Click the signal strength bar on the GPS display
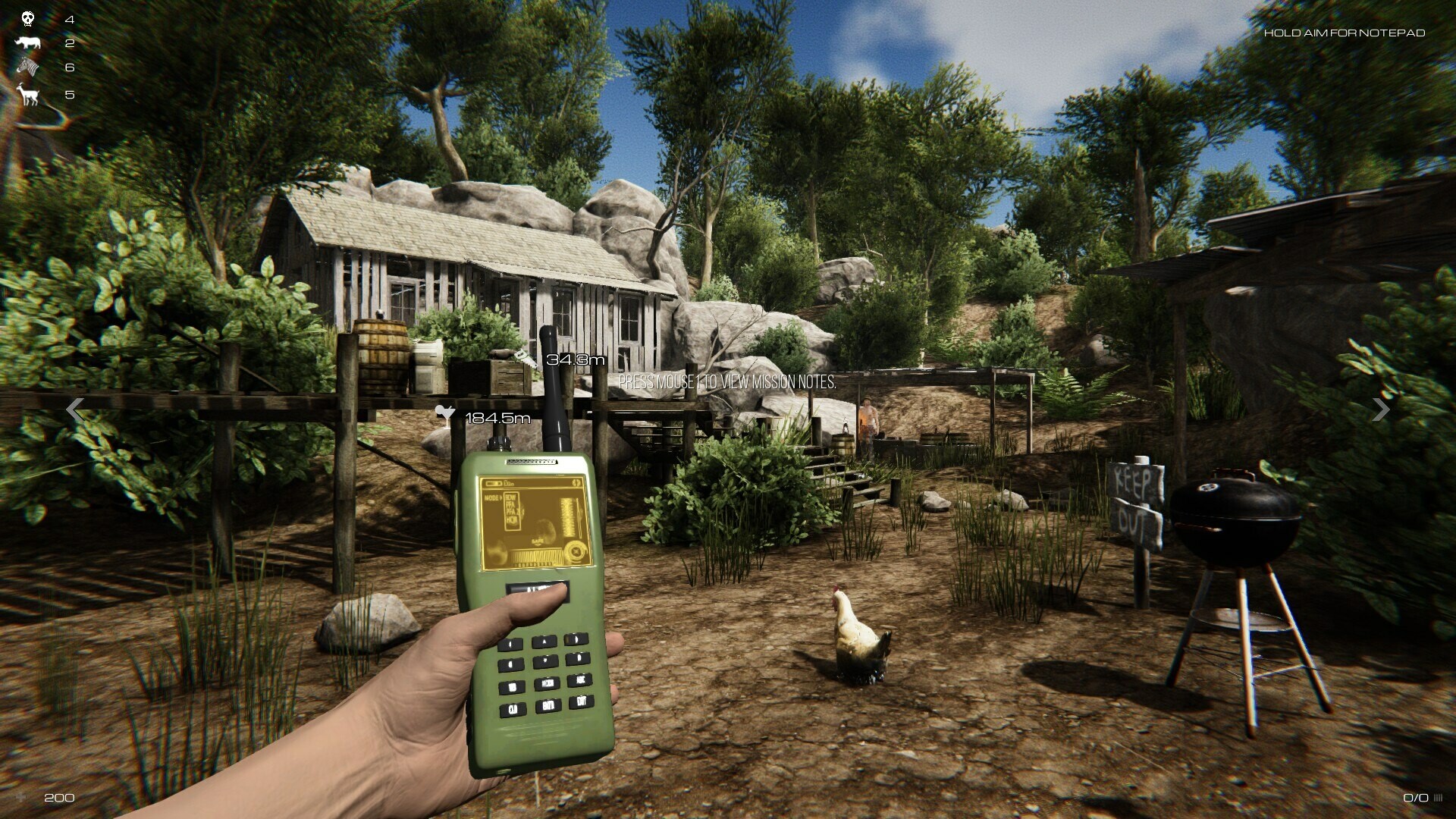Viewport: 1456px width, 819px height. coord(569,516)
